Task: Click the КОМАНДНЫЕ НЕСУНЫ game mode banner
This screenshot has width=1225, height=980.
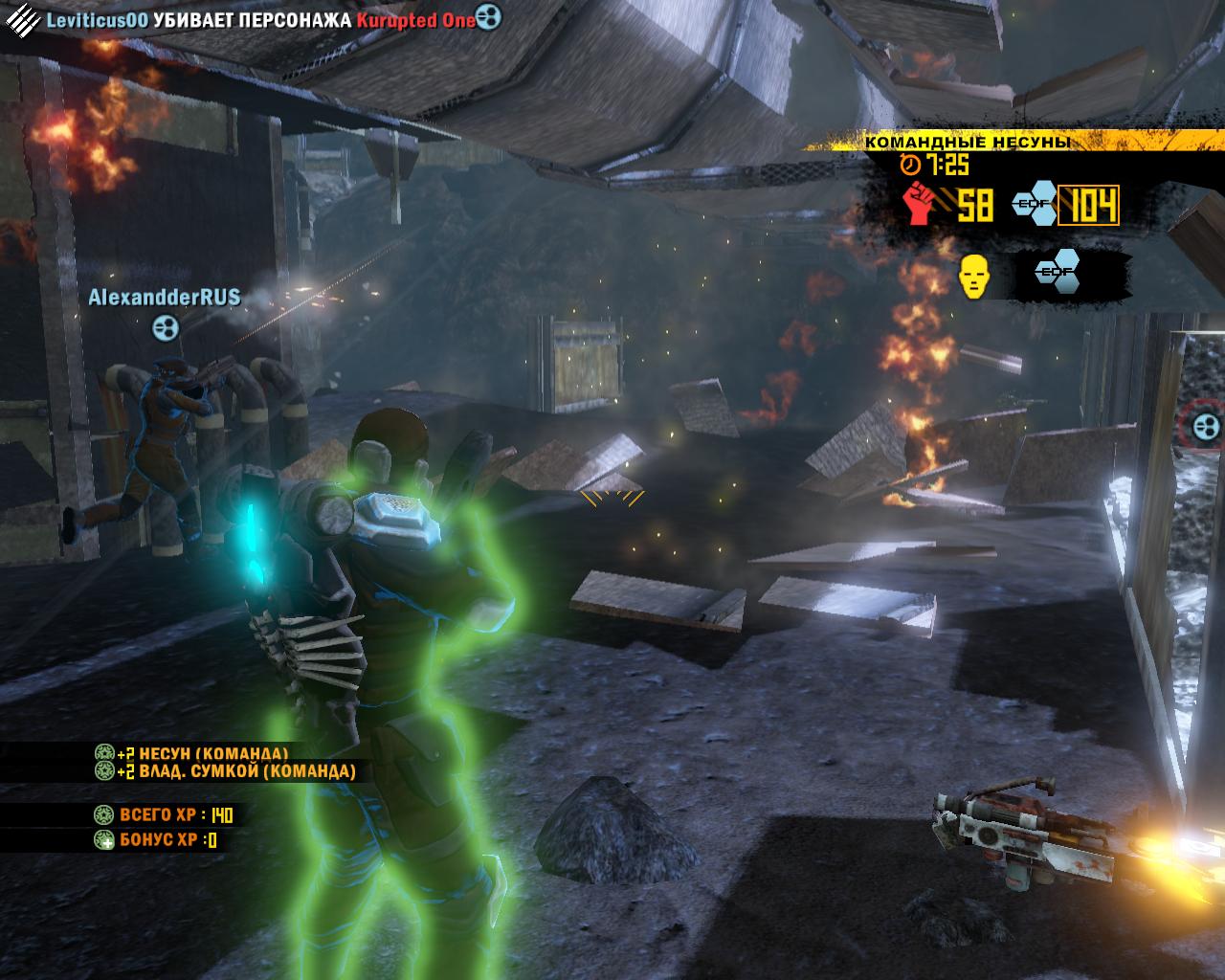Action: tap(967, 143)
